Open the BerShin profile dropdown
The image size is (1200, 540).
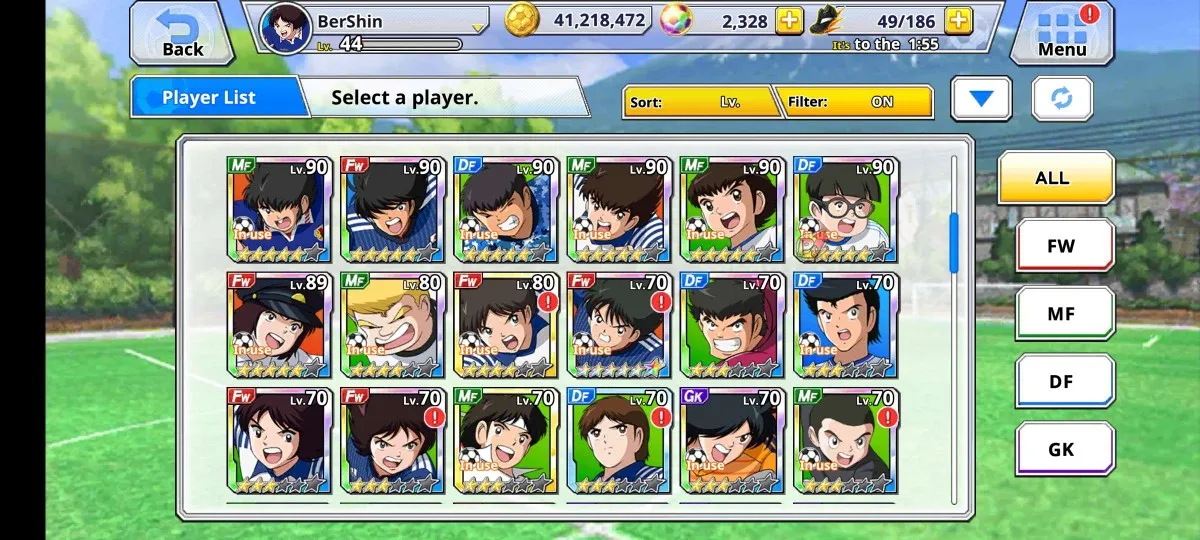point(478,26)
